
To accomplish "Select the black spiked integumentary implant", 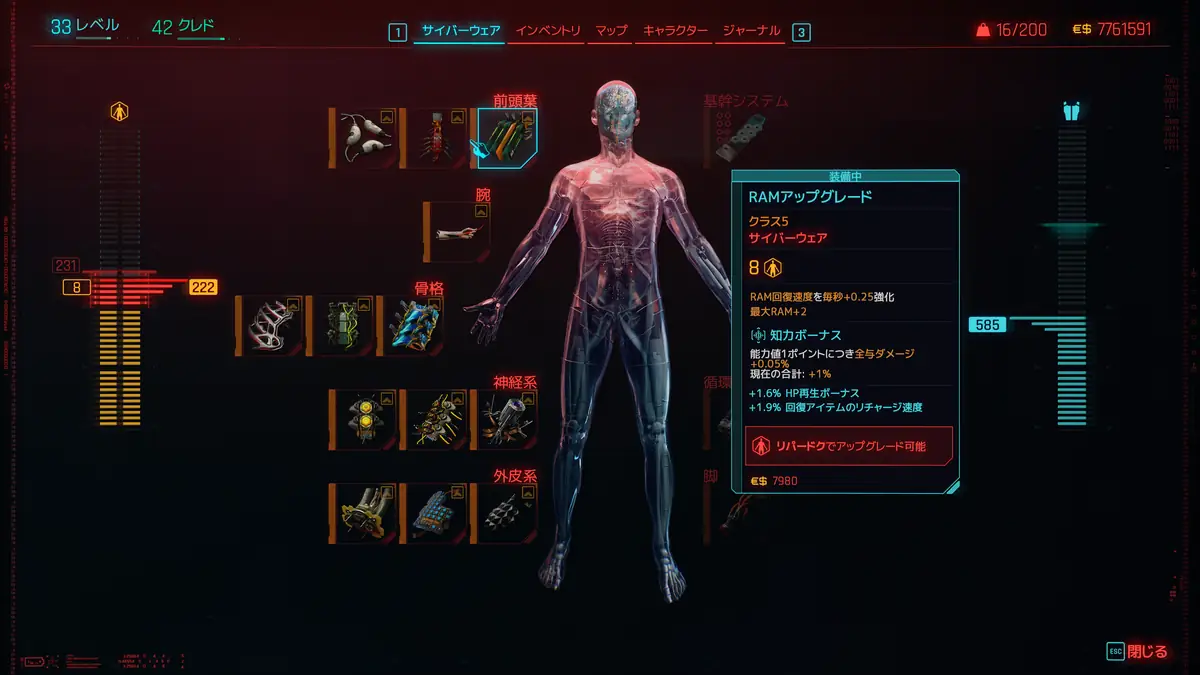I will tap(507, 513).
